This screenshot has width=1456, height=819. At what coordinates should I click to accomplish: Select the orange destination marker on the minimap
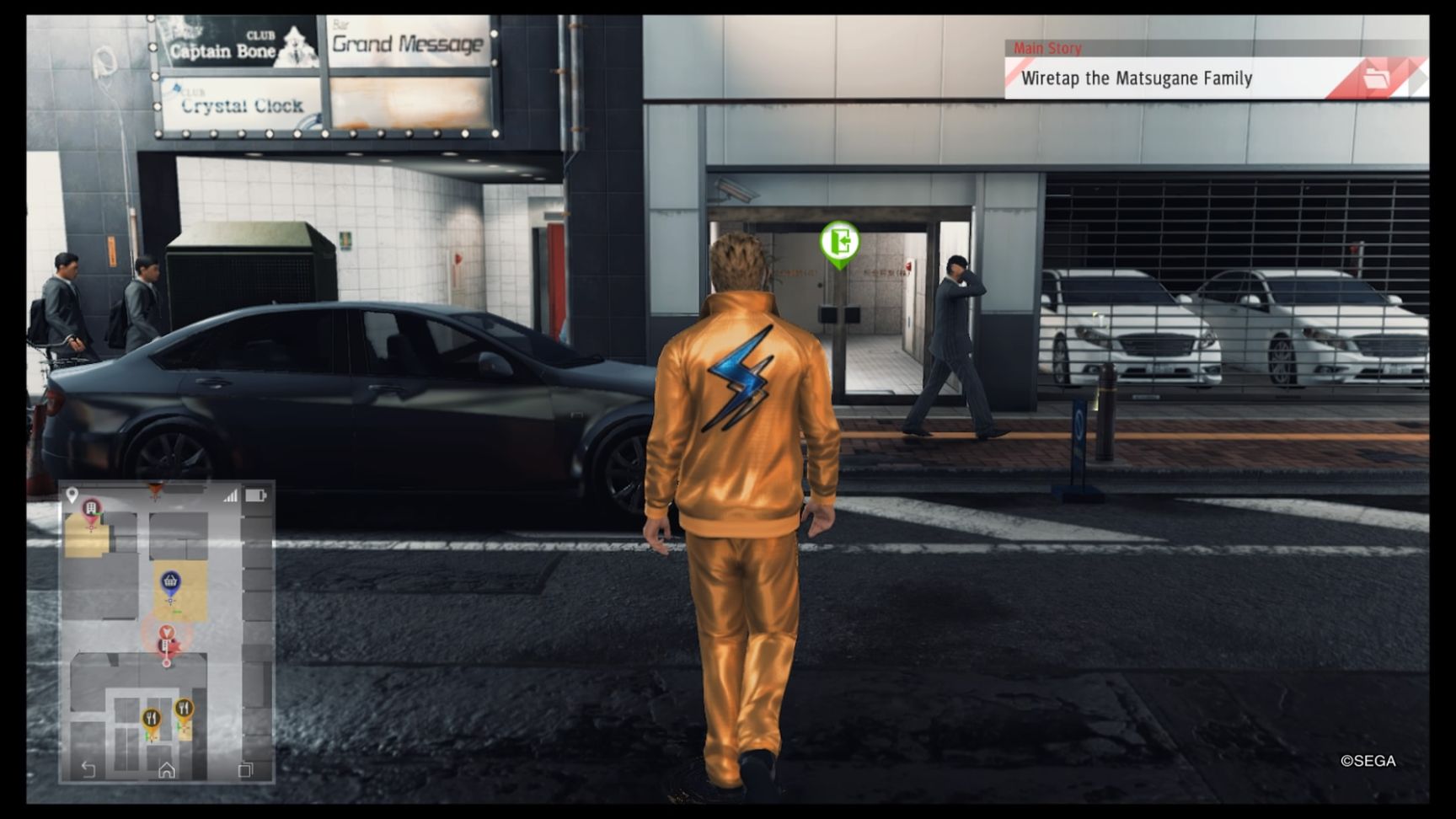[x=155, y=487]
